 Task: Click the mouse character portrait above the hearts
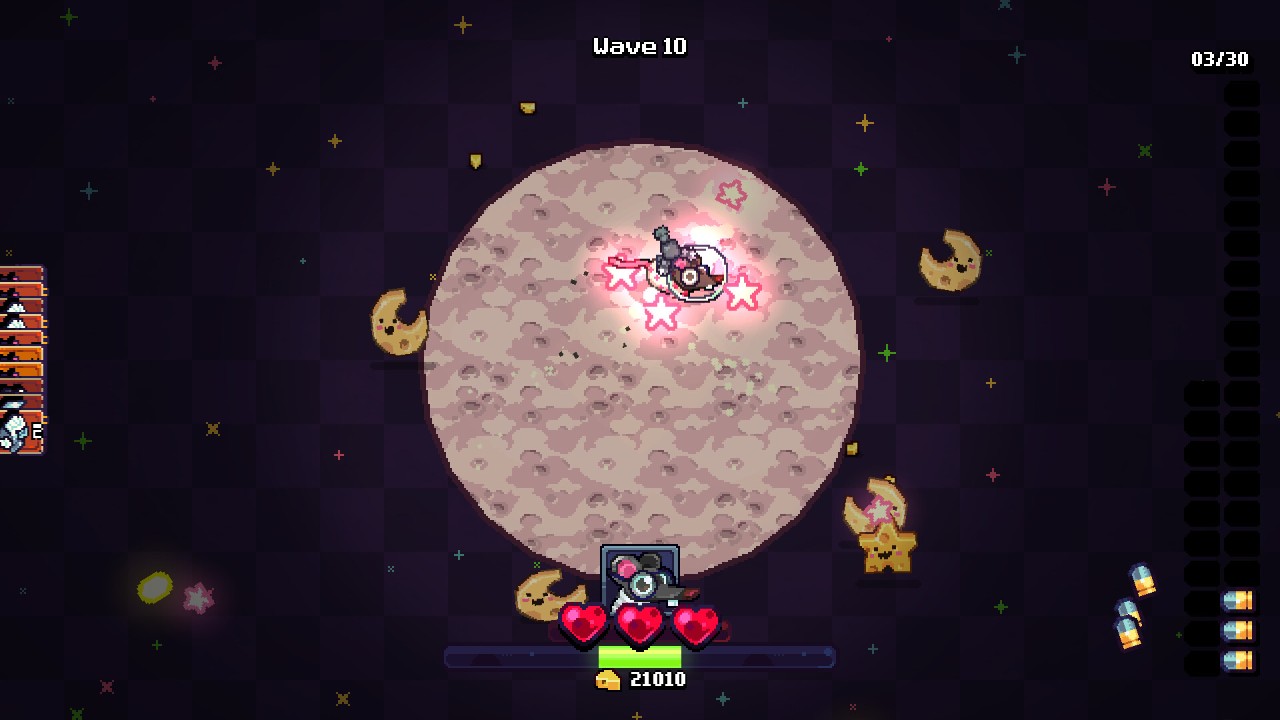pyautogui.click(x=640, y=580)
